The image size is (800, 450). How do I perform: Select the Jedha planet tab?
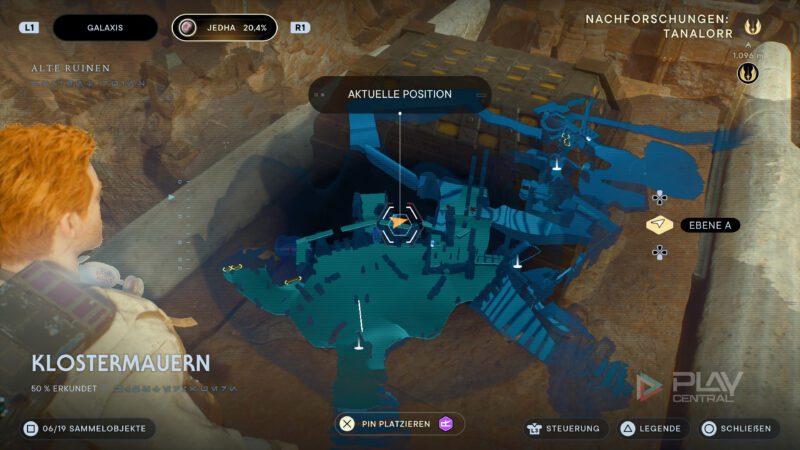click(228, 28)
